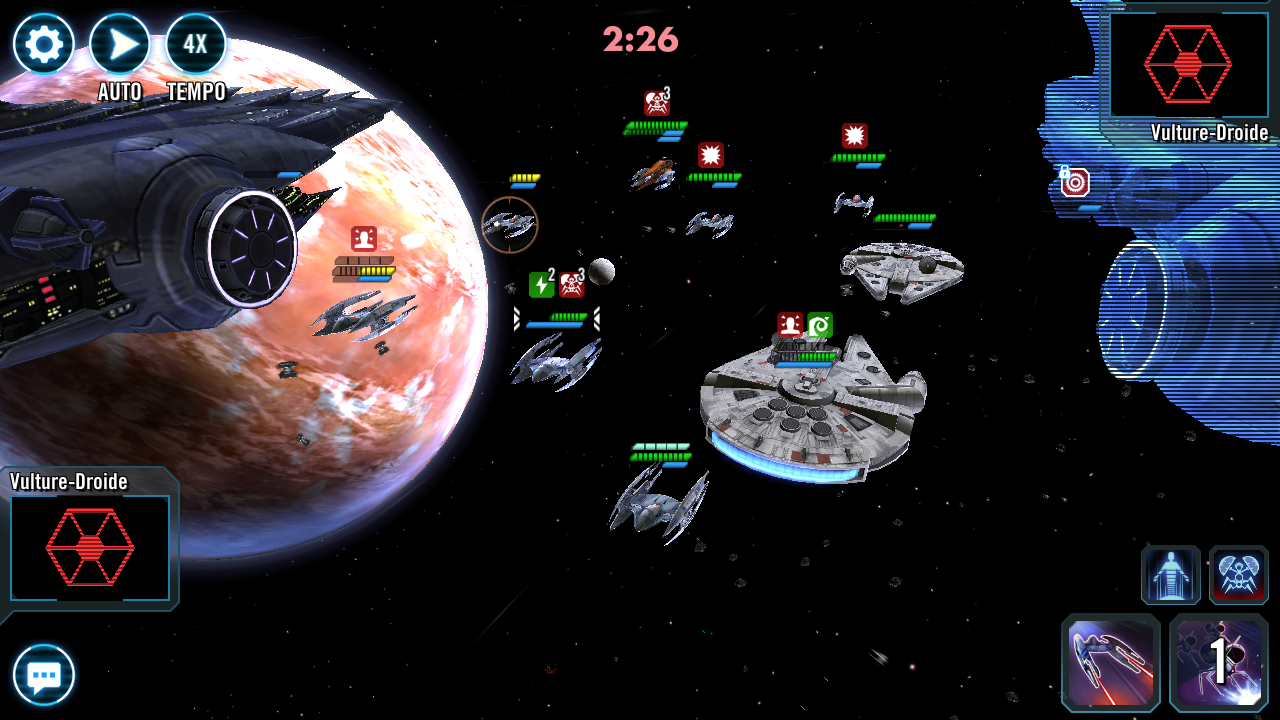1280x720 pixels.
Task: Target the enemy ship with orange reticle
Action: point(510,225)
